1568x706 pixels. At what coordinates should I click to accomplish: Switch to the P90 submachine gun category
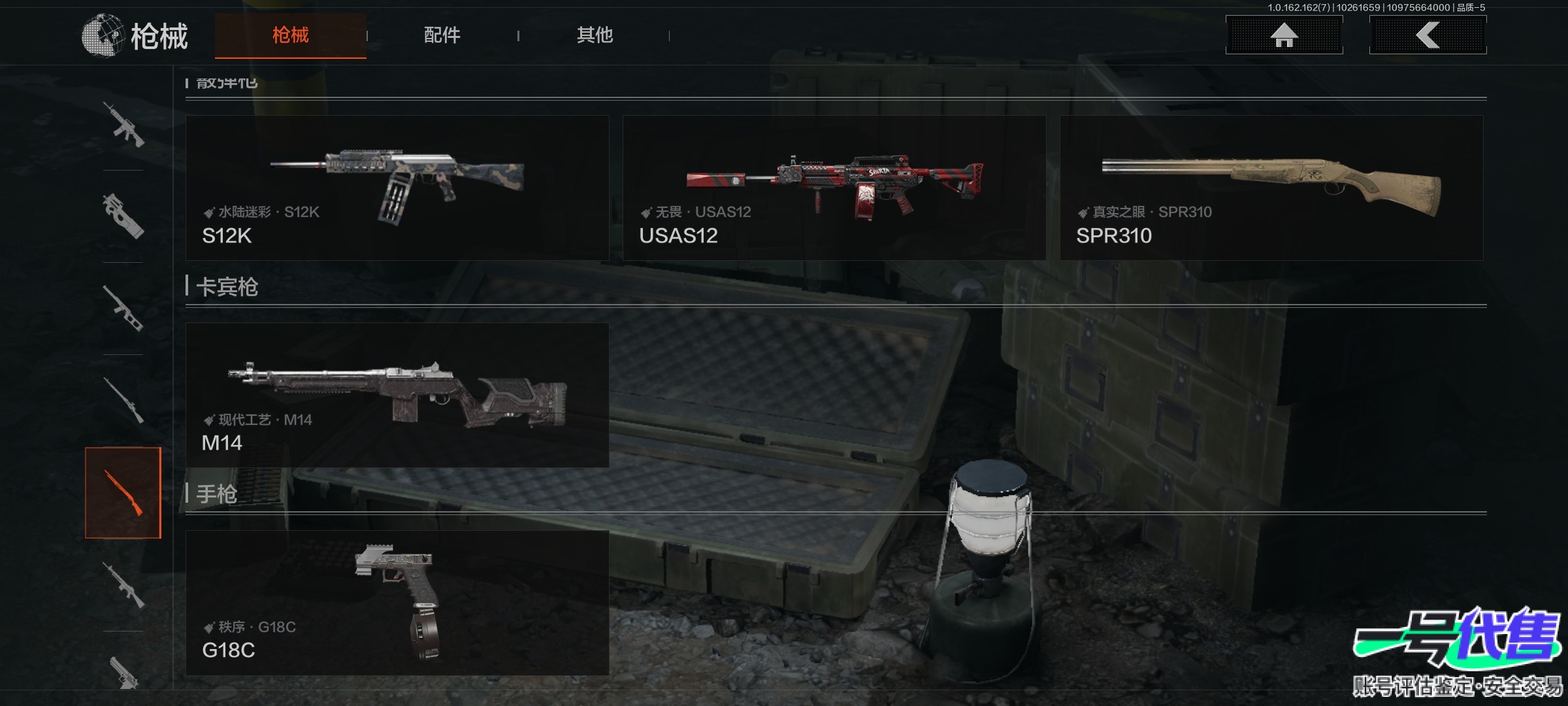pyautogui.click(x=123, y=216)
